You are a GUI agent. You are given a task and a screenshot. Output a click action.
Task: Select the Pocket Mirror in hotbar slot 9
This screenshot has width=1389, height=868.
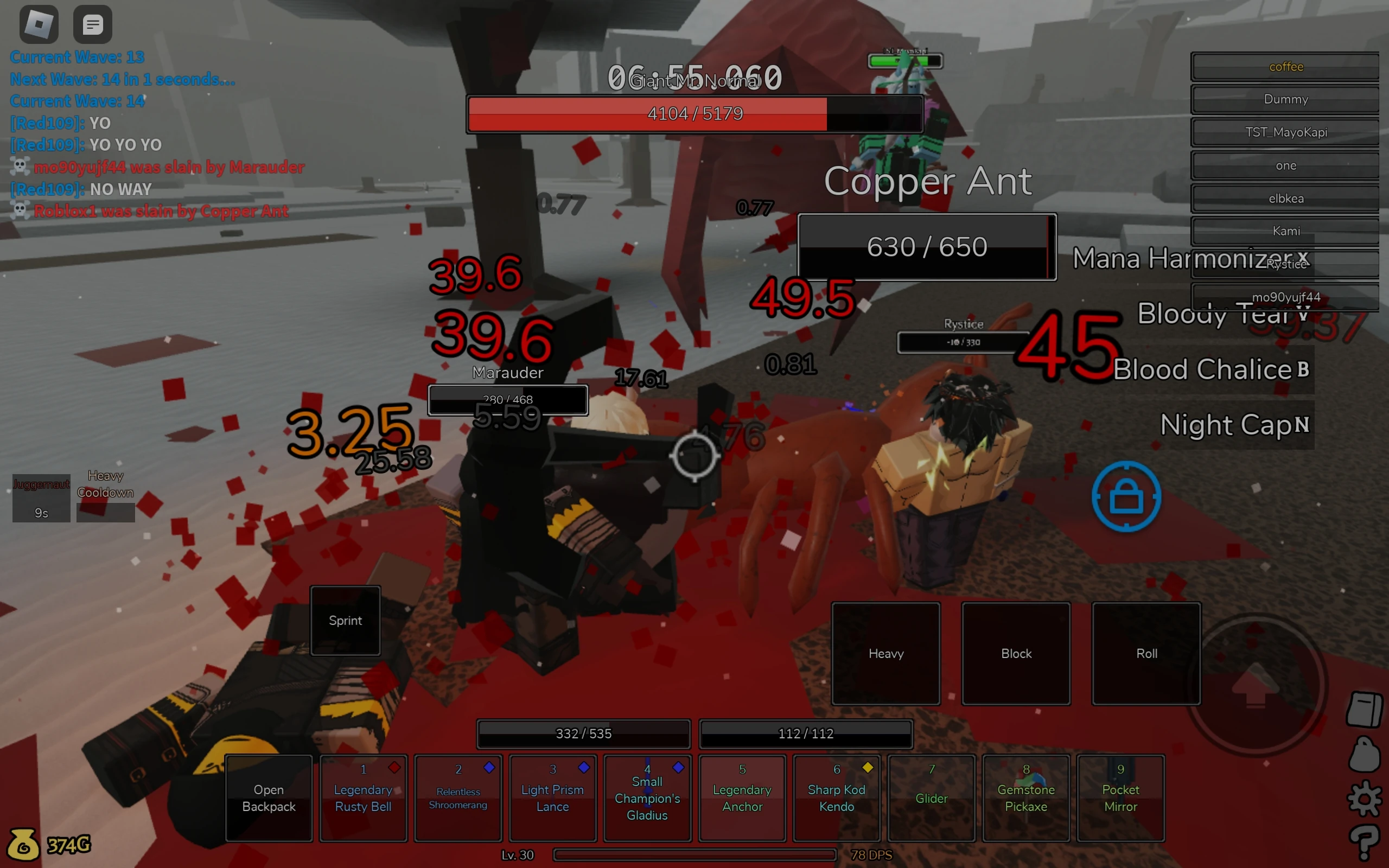[x=1120, y=798]
